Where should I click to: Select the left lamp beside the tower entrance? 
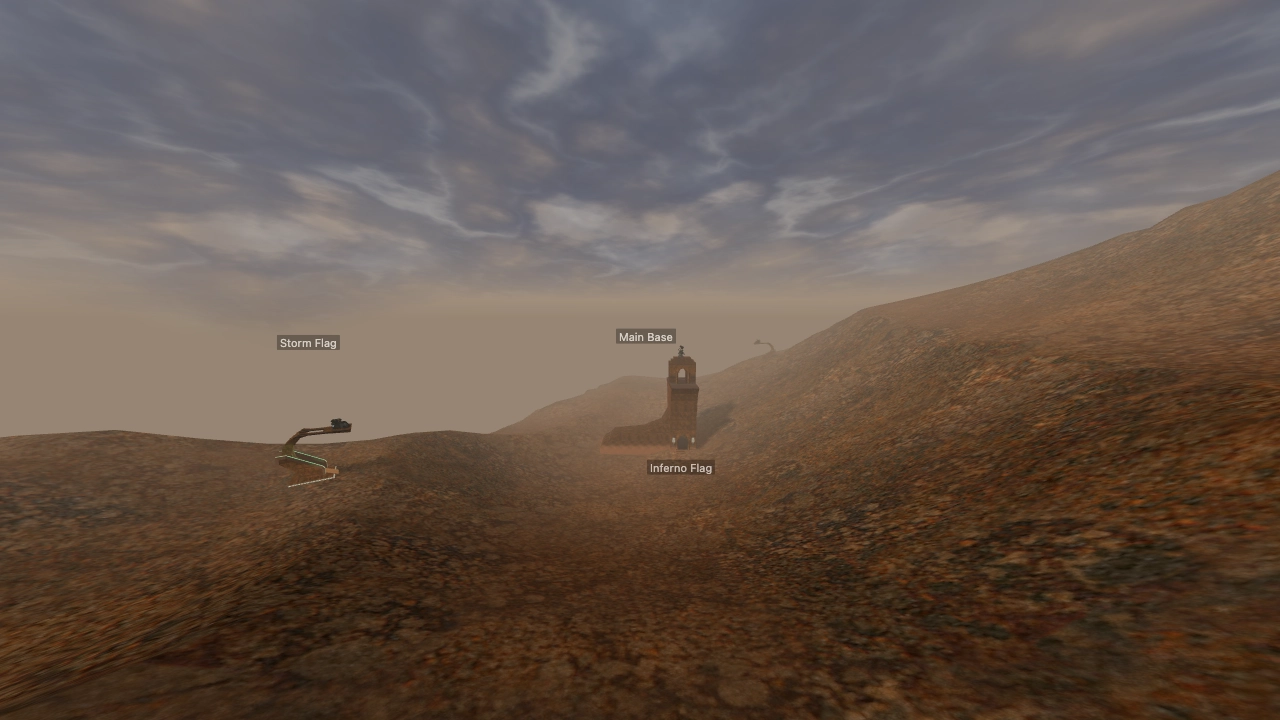click(x=674, y=440)
